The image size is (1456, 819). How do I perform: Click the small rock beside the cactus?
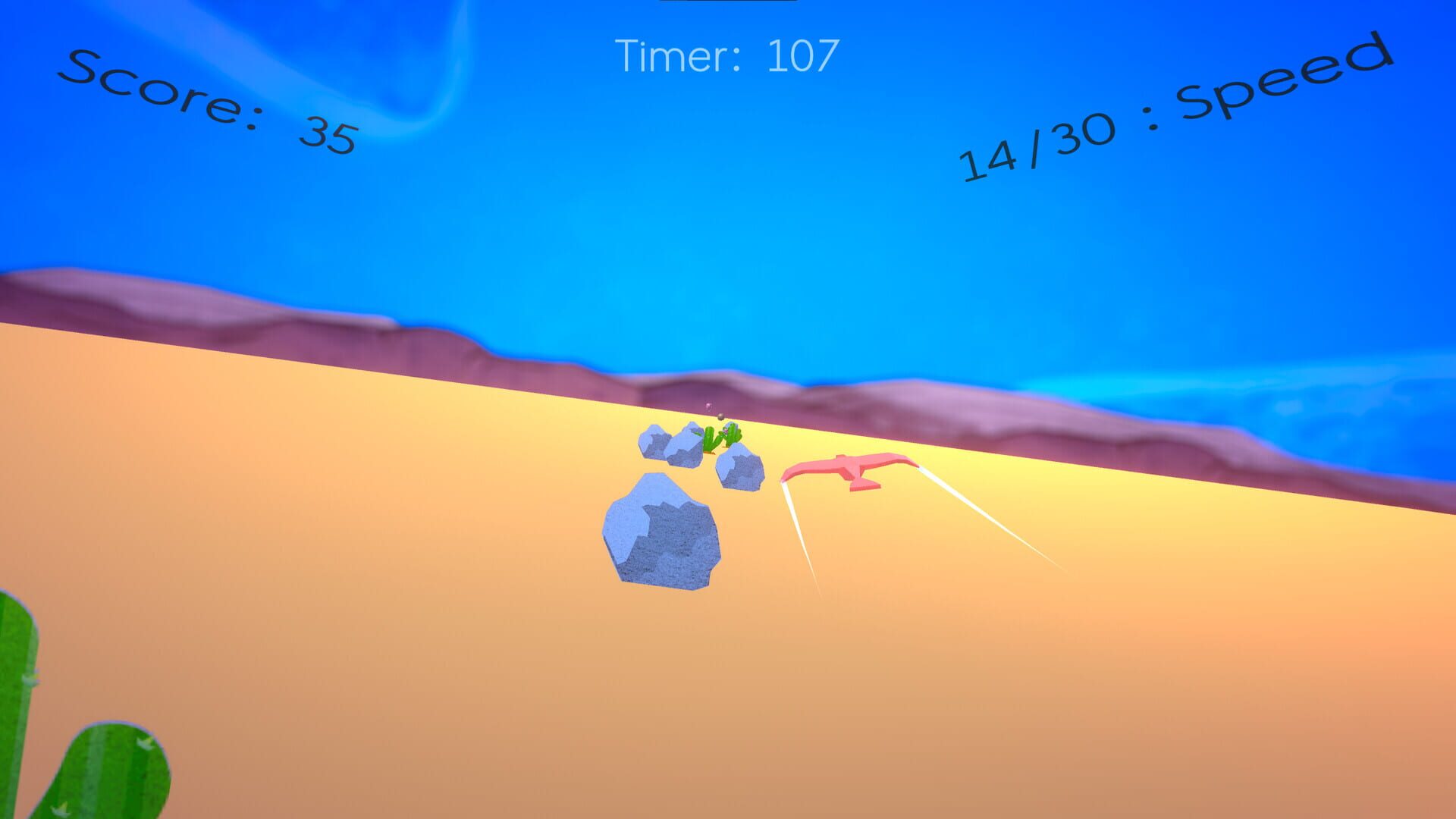pos(740,466)
